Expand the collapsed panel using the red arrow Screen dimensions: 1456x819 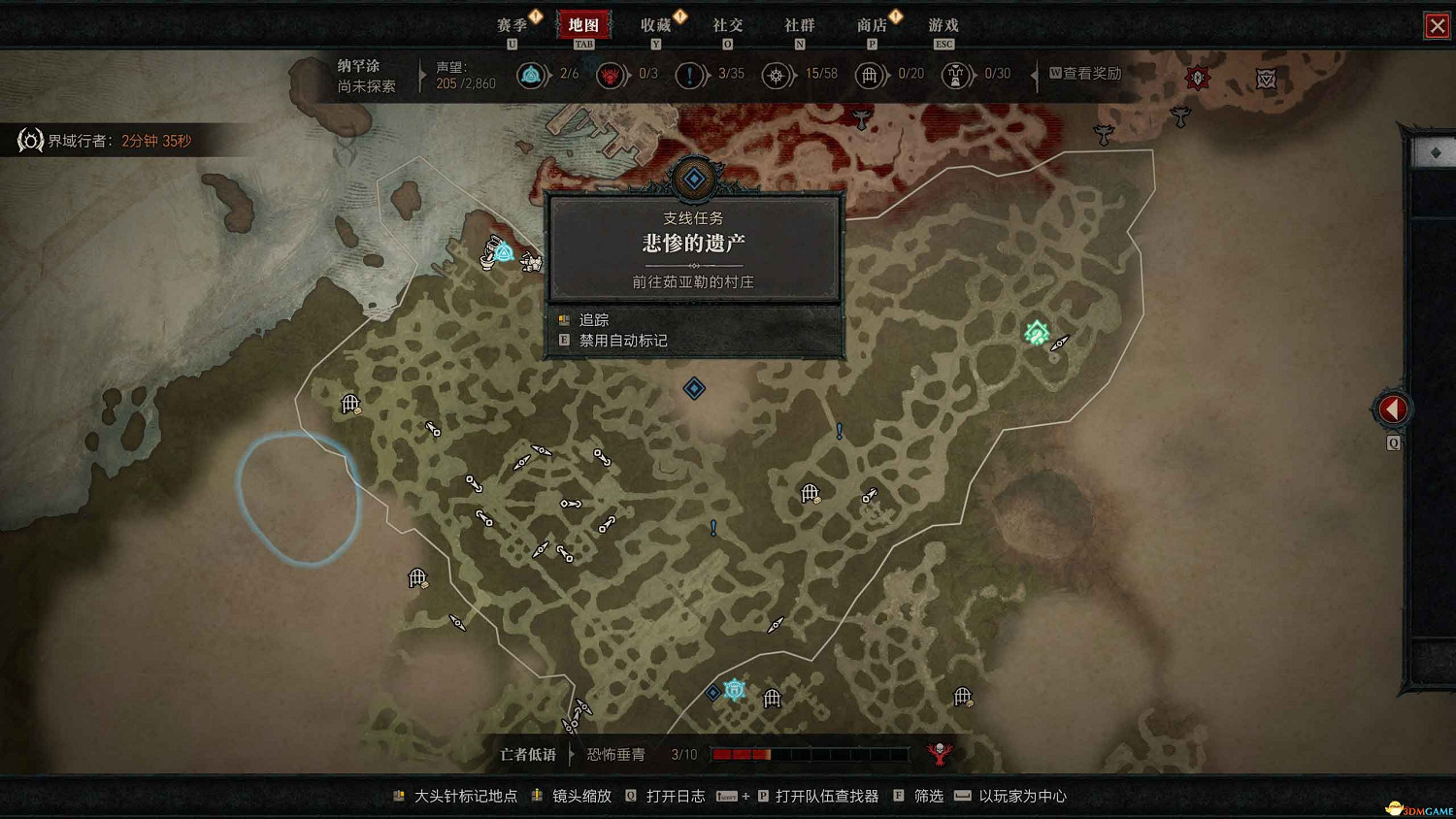[x=1391, y=409]
